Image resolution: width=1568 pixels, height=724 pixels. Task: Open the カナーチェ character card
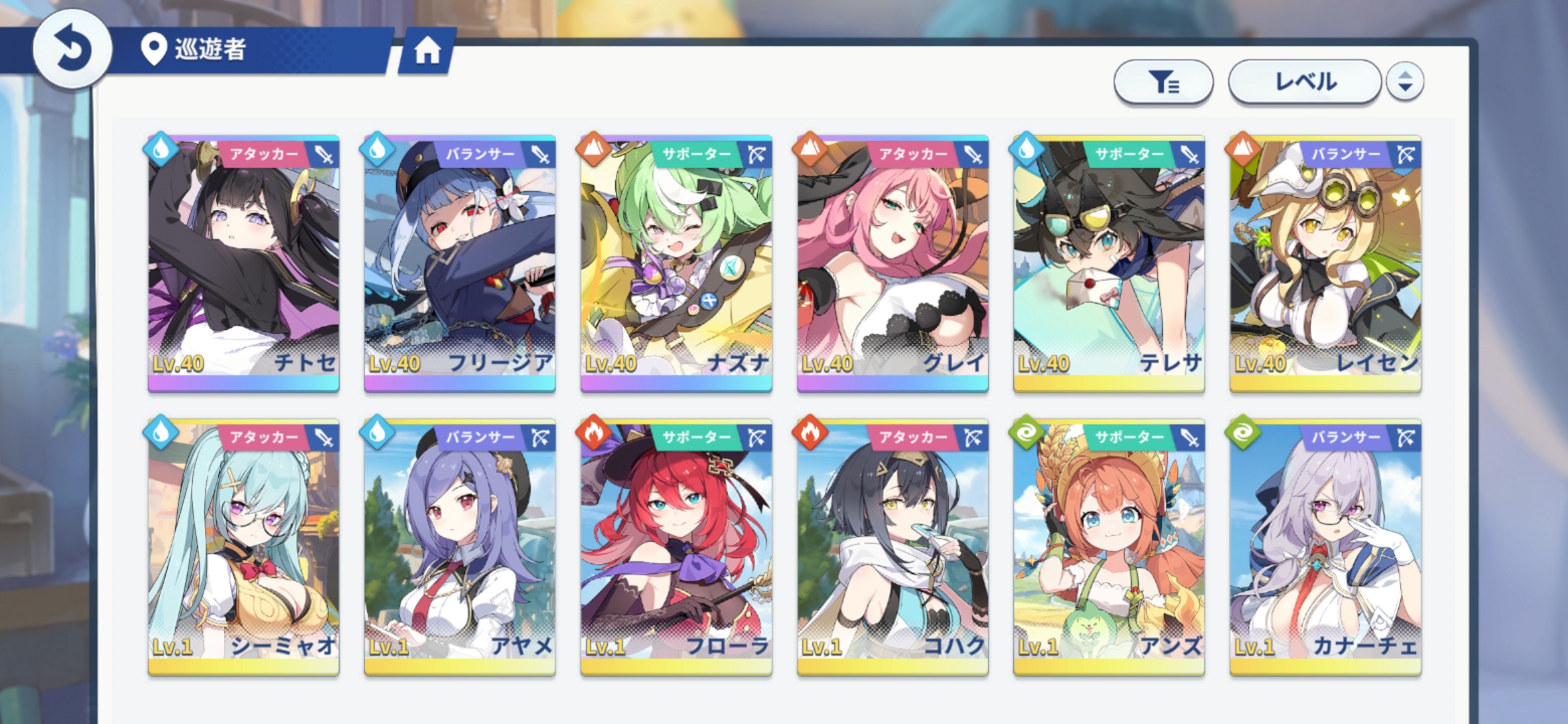tap(1325, 546)
